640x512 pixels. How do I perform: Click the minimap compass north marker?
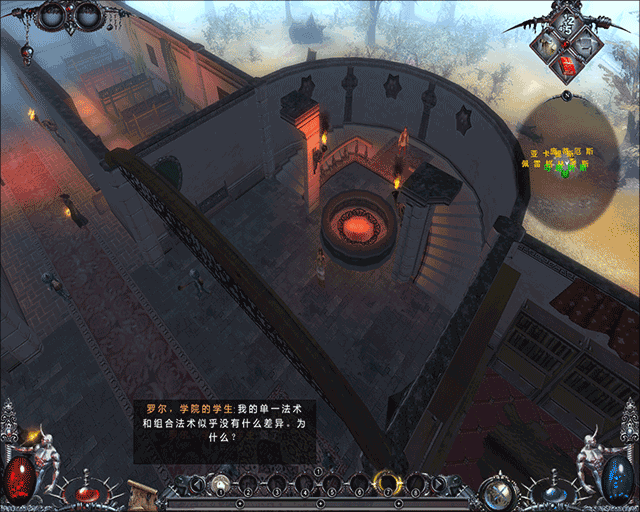pyautogui.click(x=566, y=96)
